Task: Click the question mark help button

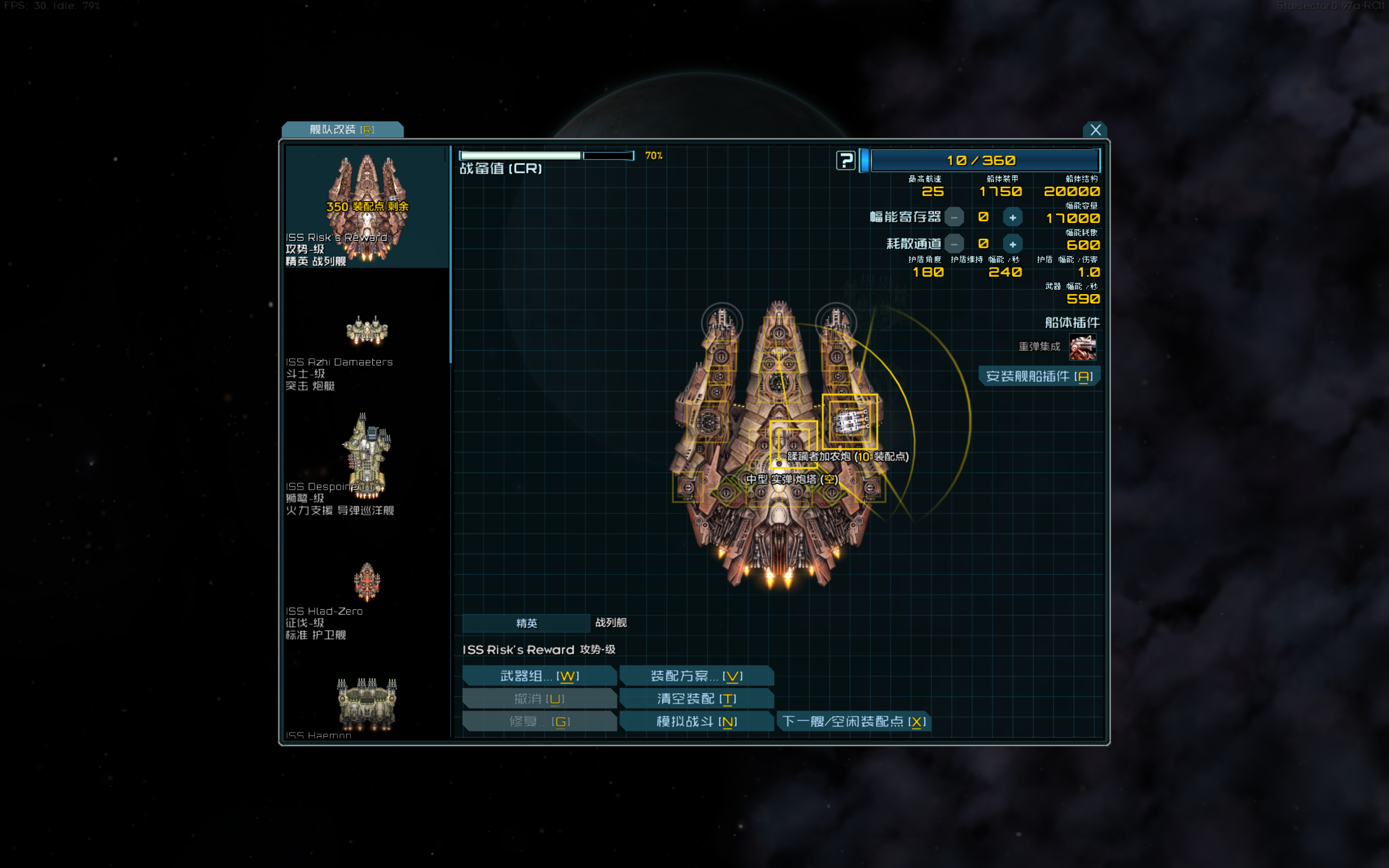Action: point(845,161)
